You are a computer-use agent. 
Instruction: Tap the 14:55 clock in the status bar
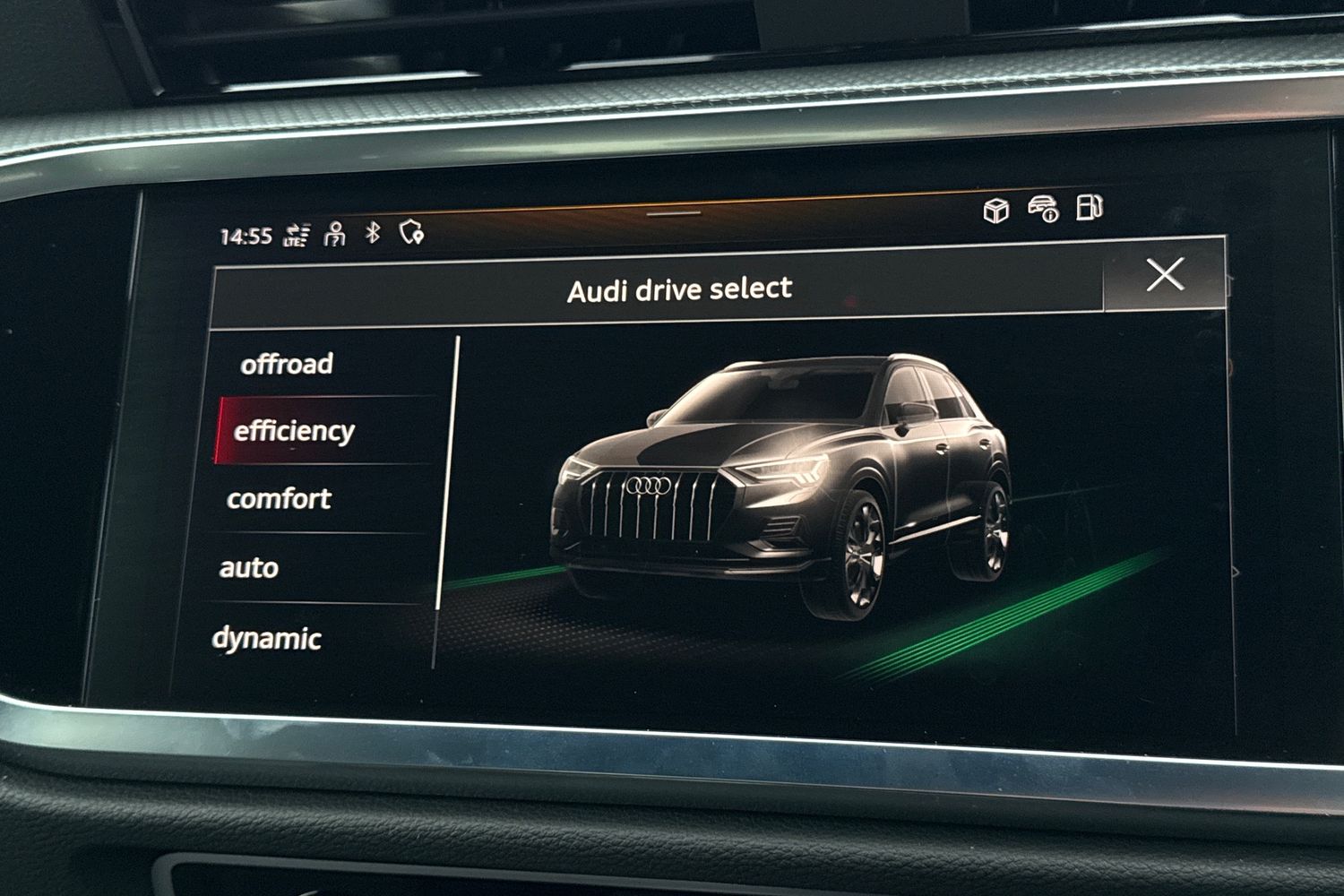pyautogui.click(x=246, y=236)
